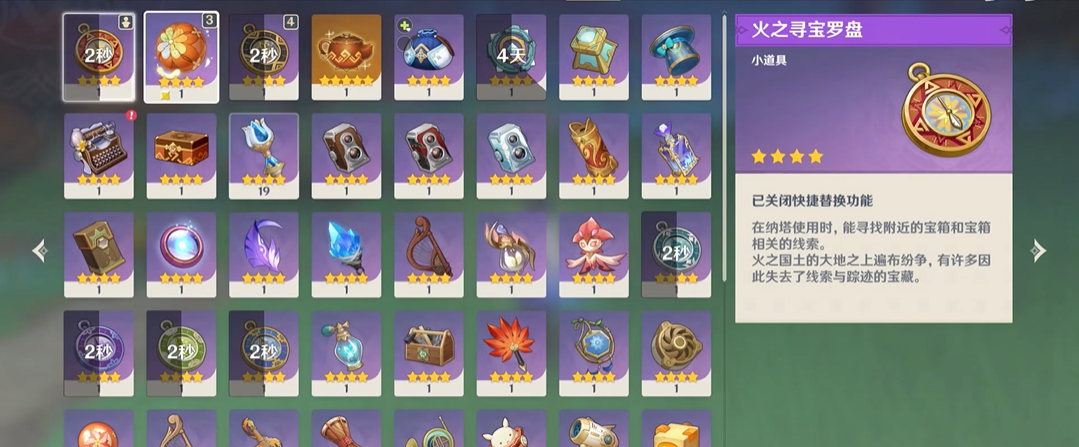Go to the previous page with left arrow
Image resolution: width=1079 pixels, height=447 pixels.
coord(40,250)
